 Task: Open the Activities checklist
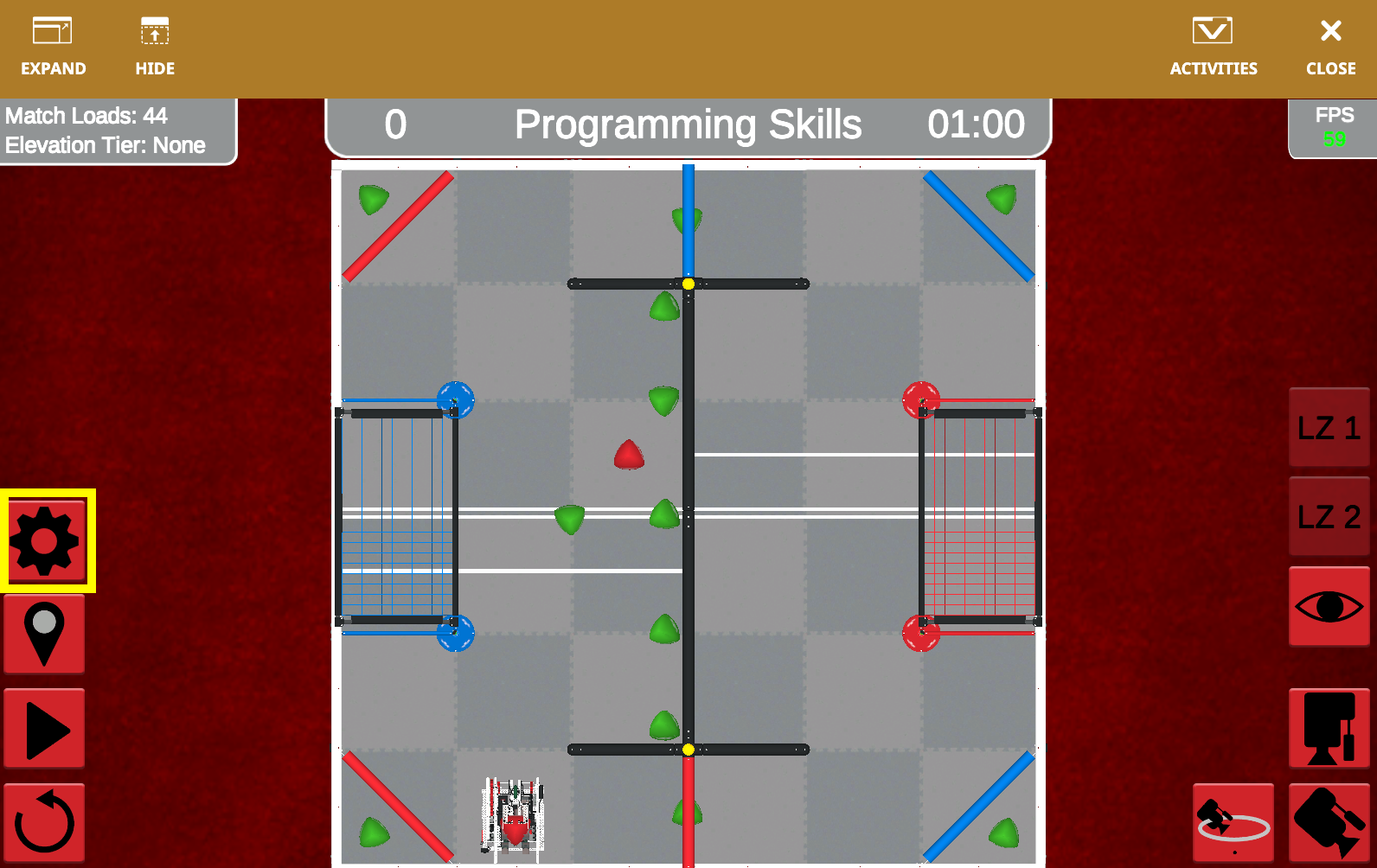1213,43
